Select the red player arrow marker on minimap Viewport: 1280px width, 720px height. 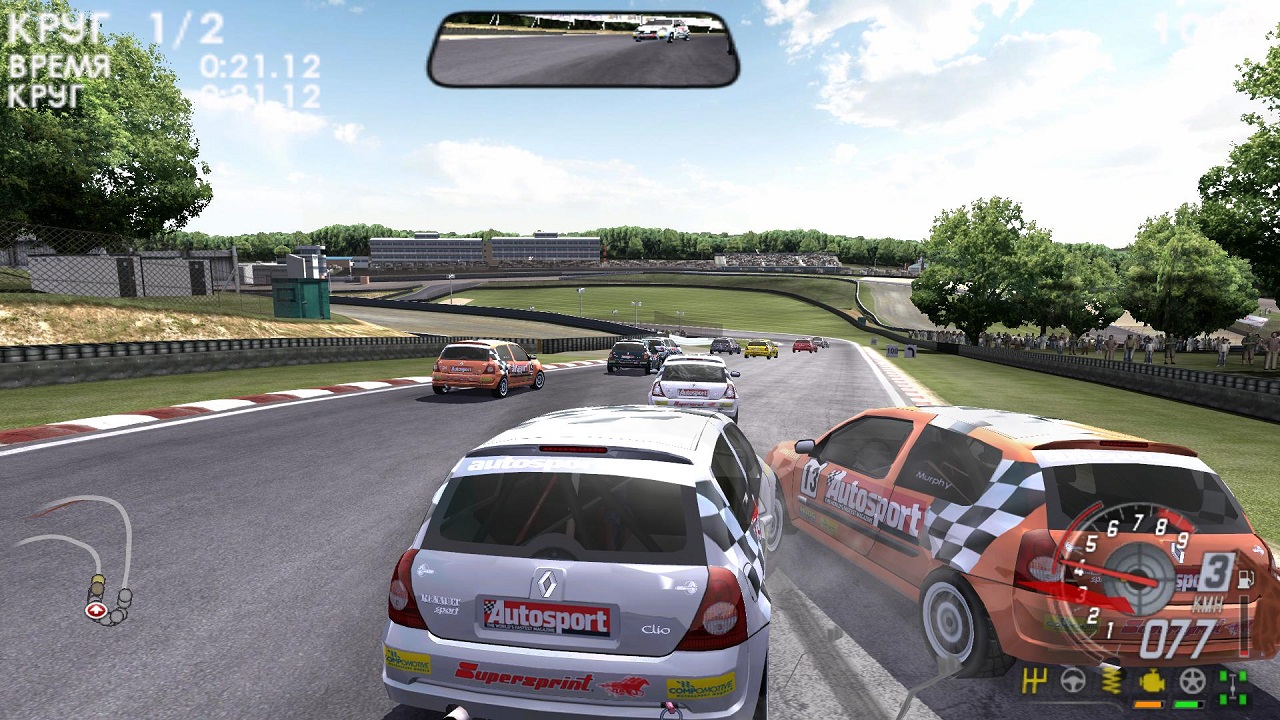point(96,610)
